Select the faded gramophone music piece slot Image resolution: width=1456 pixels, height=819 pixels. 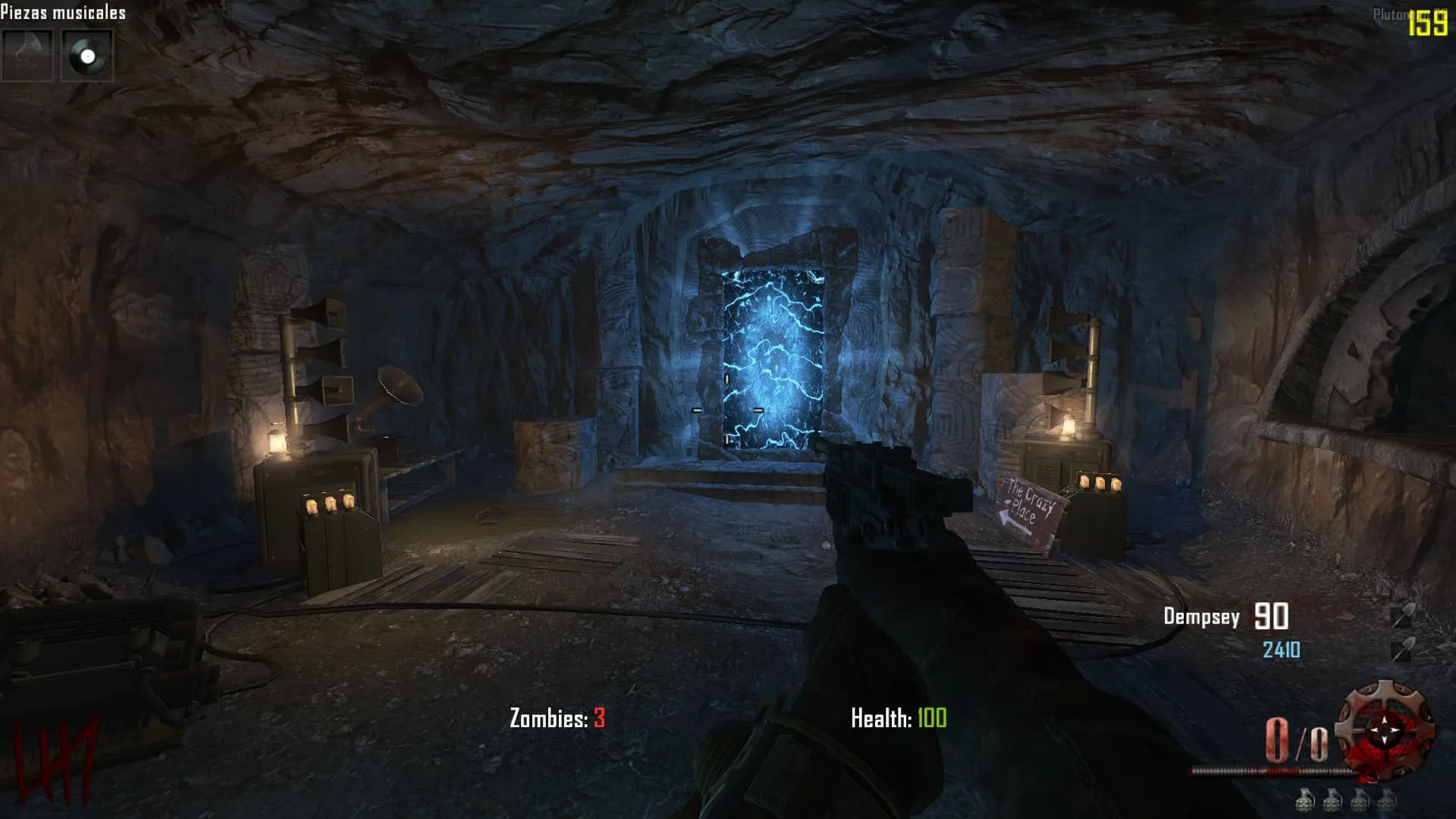click(x=27, y=56)
